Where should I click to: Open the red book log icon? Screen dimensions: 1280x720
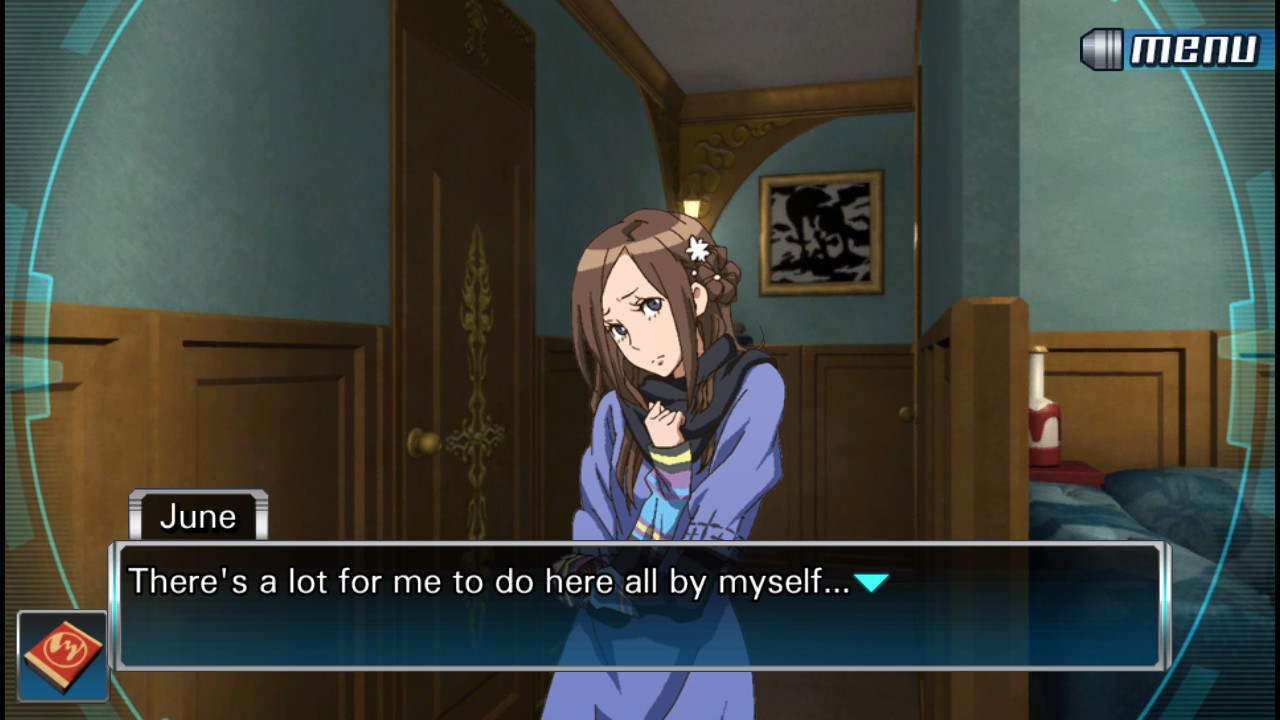(62, 655)
